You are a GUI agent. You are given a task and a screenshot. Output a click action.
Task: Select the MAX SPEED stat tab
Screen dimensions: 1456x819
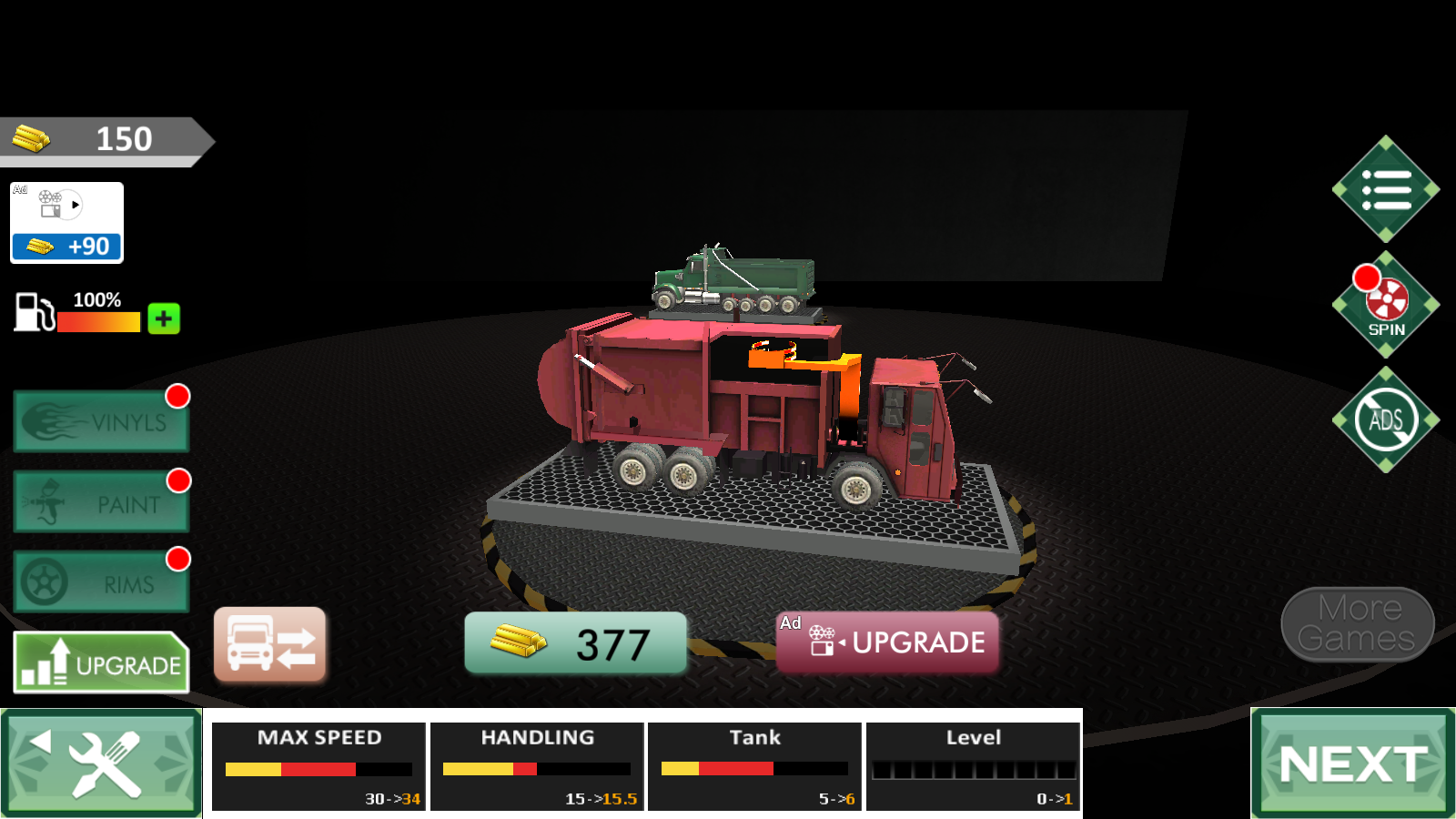318,765
